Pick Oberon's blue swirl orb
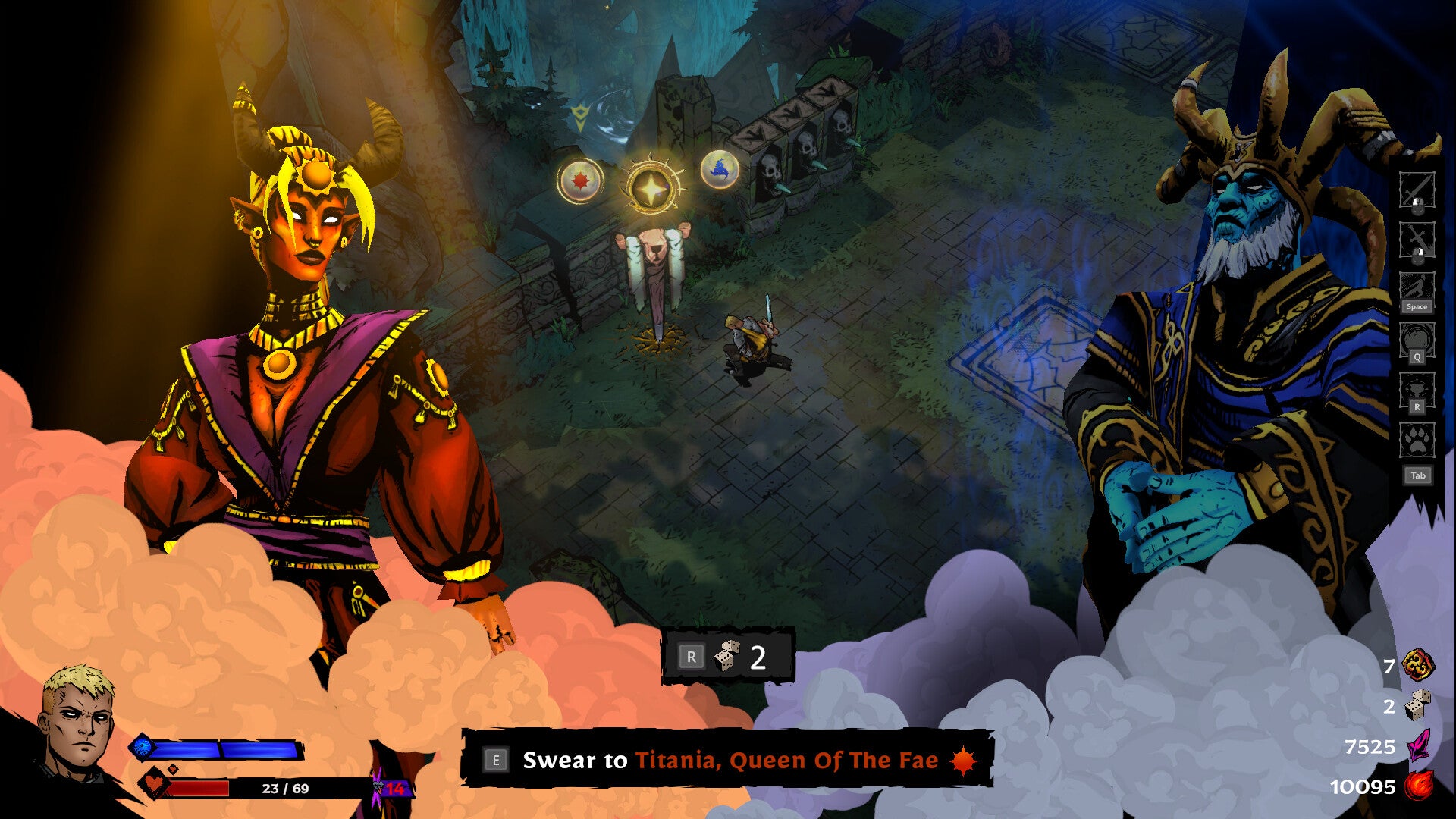 pyautogui.click(x=720, y=169)
